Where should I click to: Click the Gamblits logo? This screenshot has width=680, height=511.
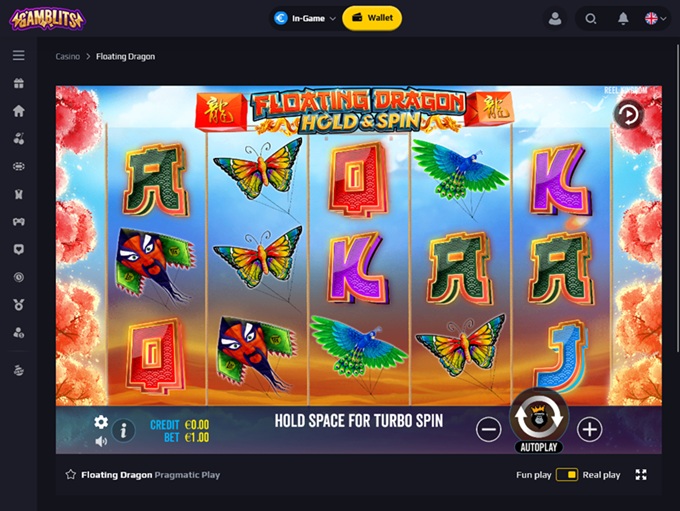[47, 18]
